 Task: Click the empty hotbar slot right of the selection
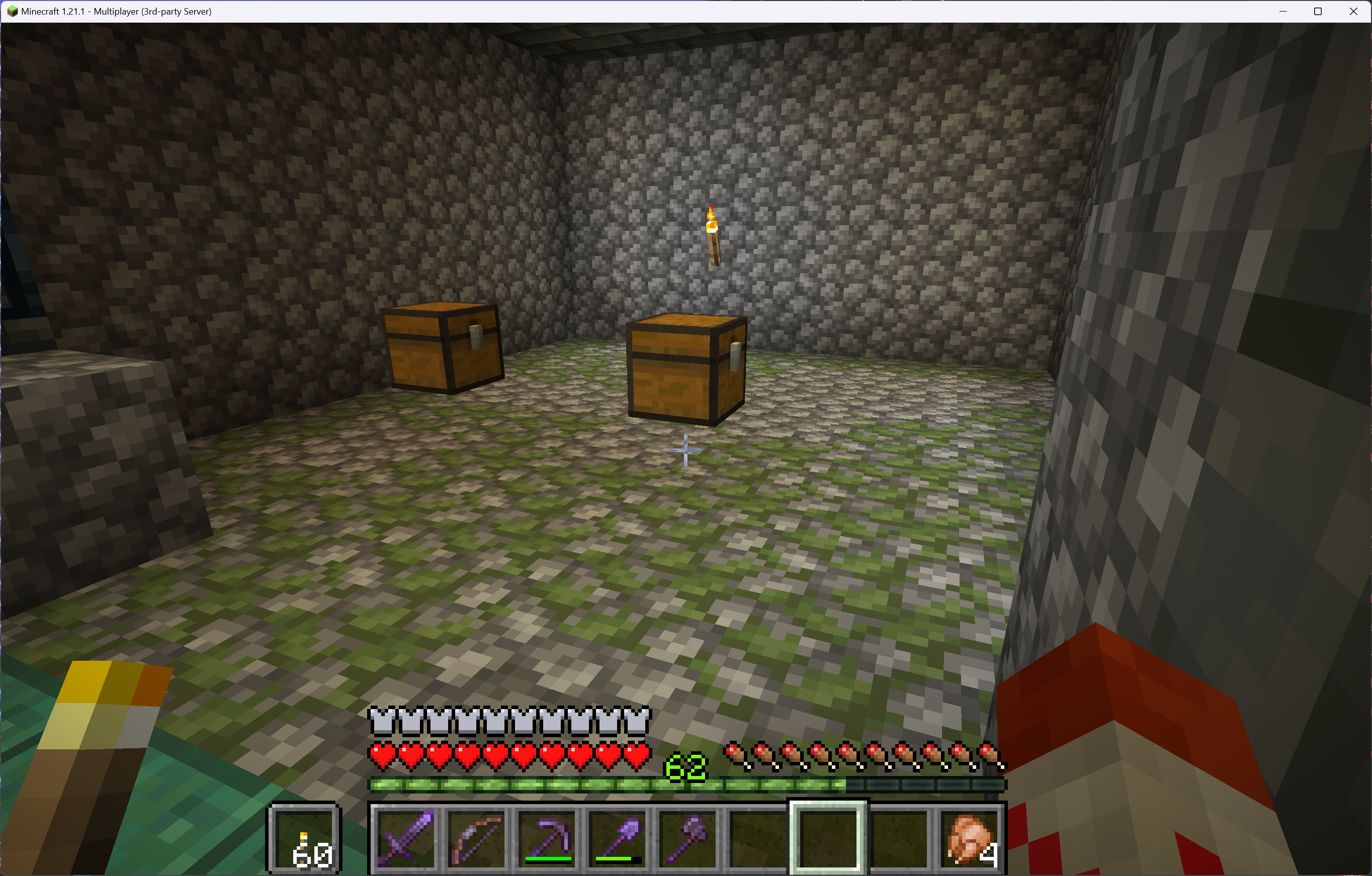(x=900, y=840)
